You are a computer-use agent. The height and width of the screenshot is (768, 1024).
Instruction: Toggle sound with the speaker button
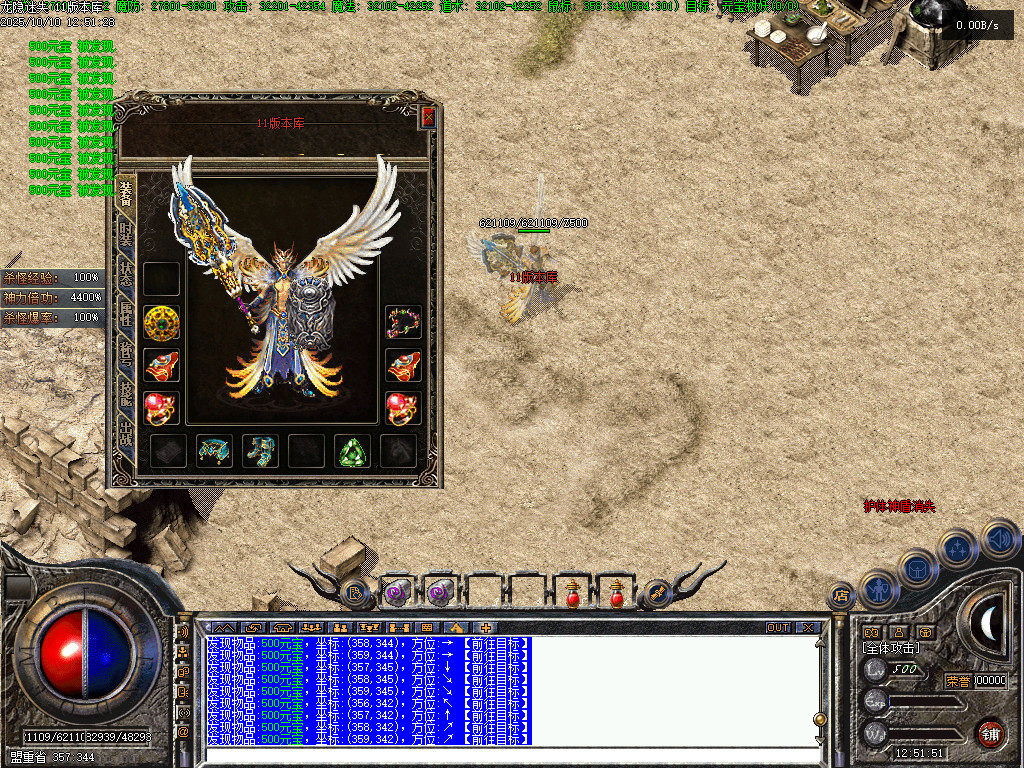(998, 538)
